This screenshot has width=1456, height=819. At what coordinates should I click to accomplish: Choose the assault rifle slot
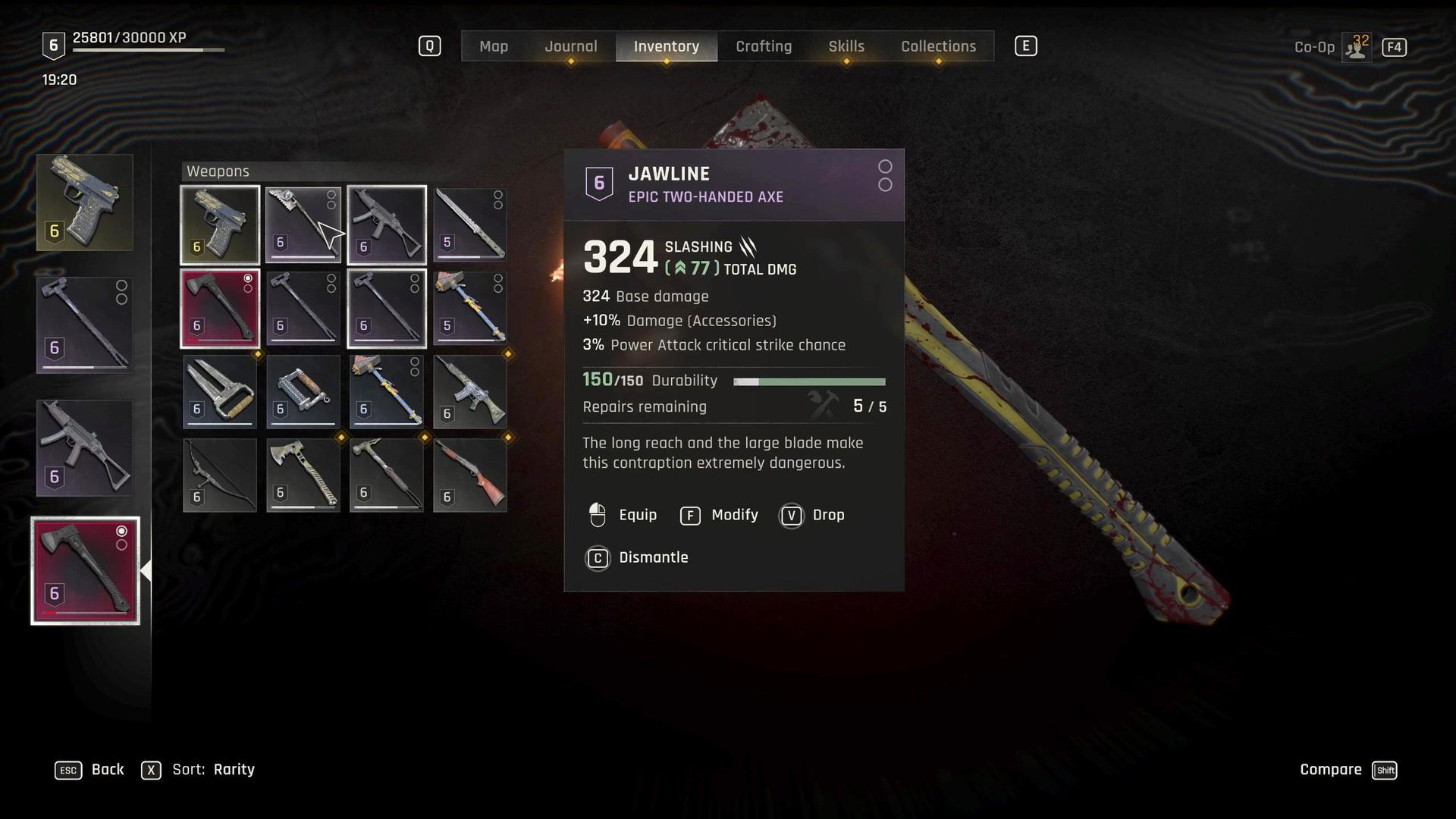(470, 391)
